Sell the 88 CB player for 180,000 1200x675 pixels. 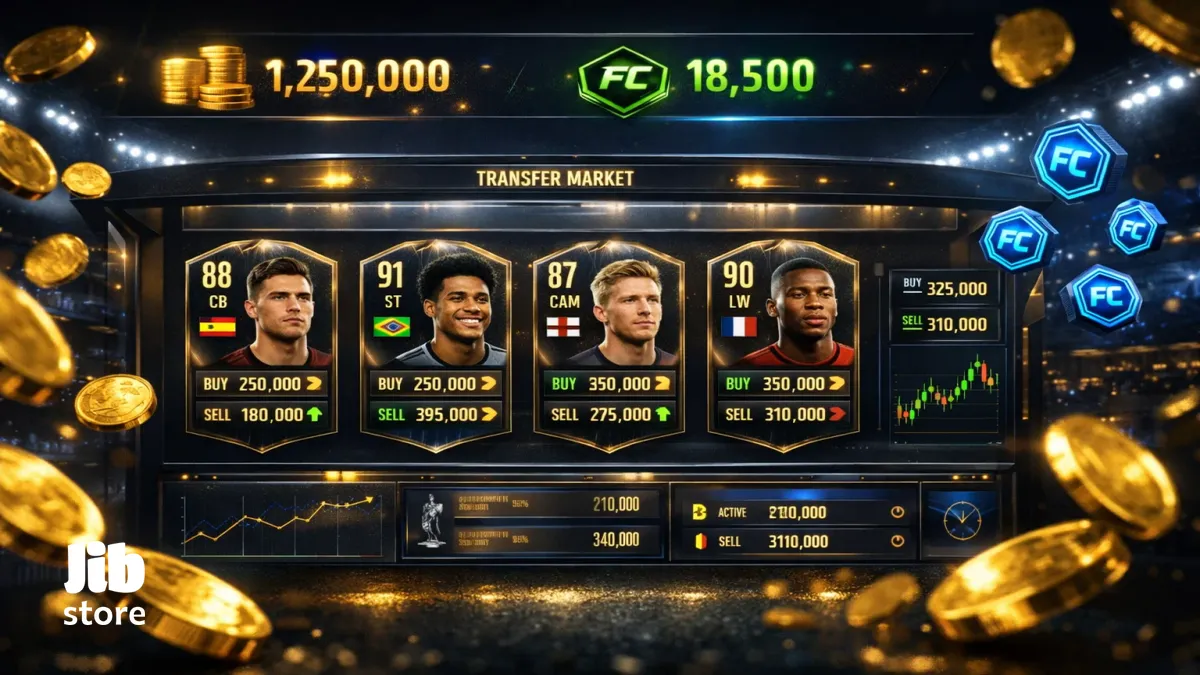pyautogui.click(x=261, y=414)
